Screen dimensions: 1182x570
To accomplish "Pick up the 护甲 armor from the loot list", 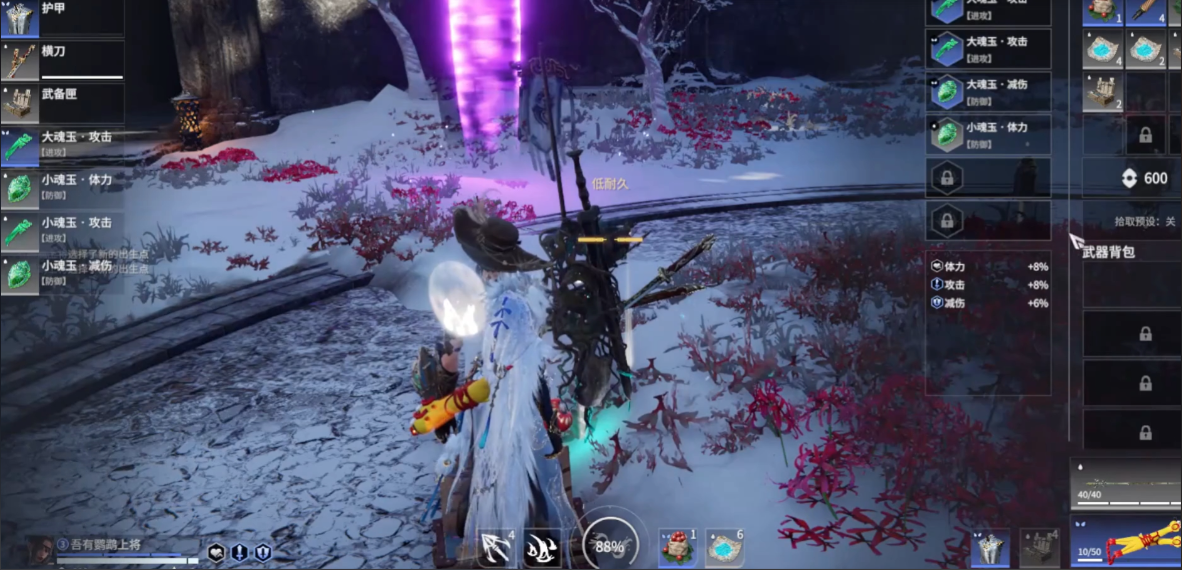I will pos(62,18).
